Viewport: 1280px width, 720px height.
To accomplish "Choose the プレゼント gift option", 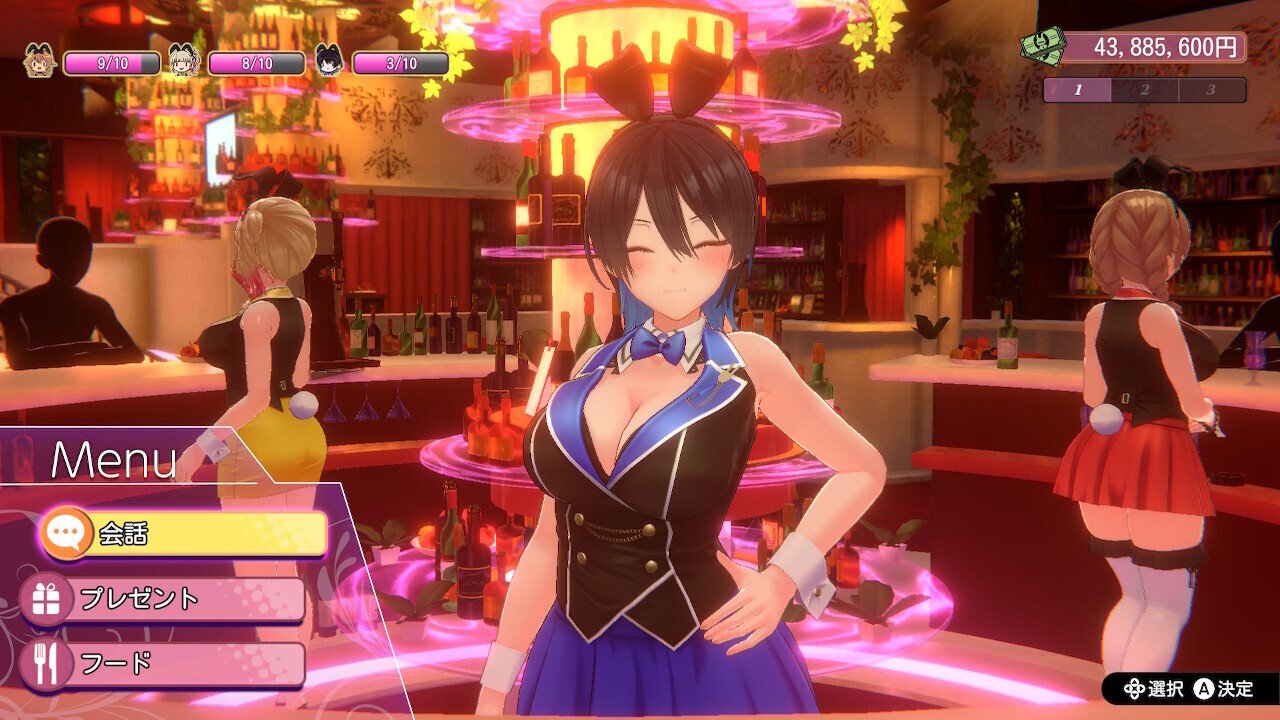I will pyautogui.click(x=165, y=599).
